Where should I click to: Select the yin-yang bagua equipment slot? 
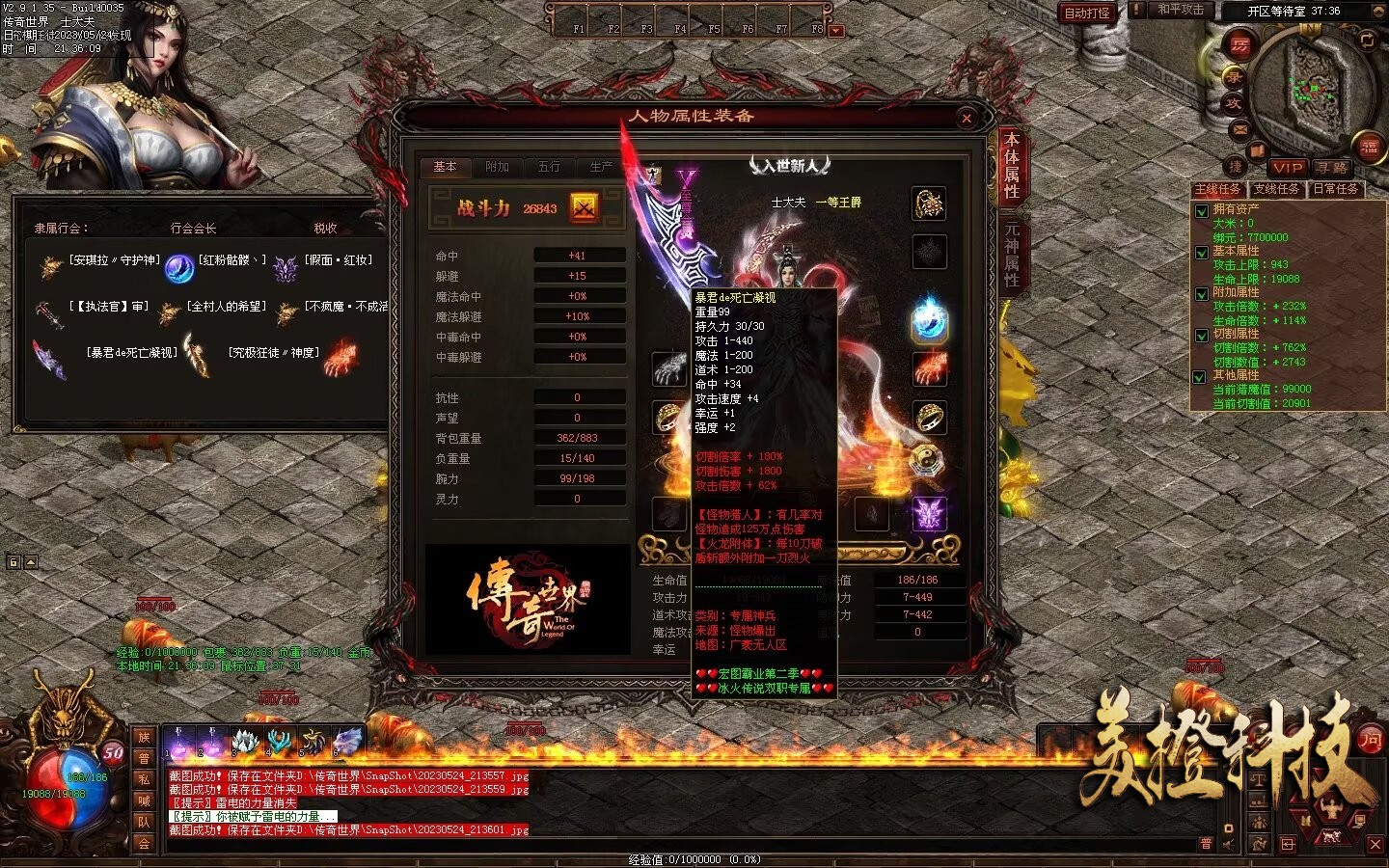click(x=929, y=464)
